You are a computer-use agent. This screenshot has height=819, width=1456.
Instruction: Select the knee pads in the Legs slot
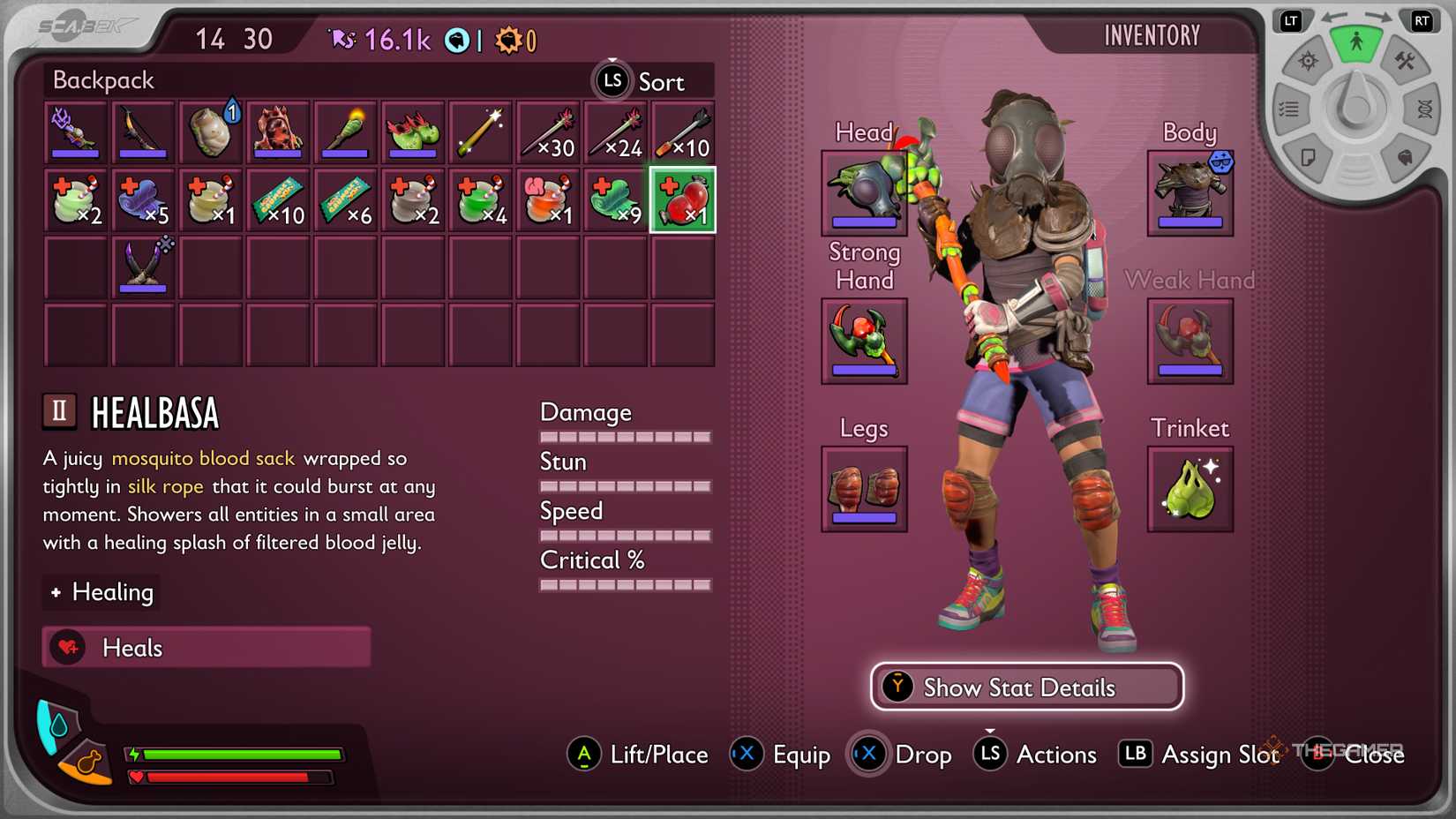click(863, 488)
